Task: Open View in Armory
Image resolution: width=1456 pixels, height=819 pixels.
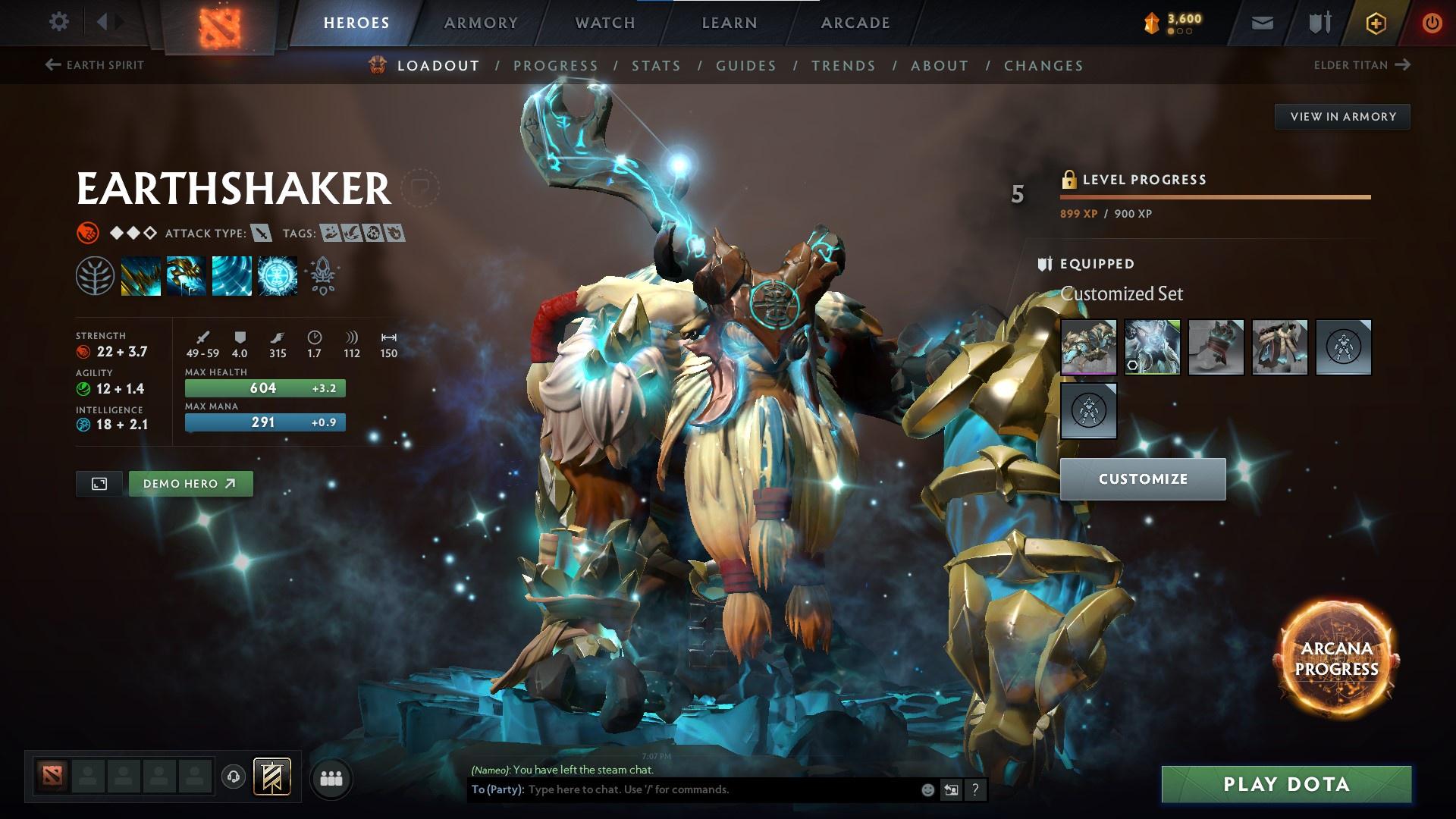Action: (1342, 117)
